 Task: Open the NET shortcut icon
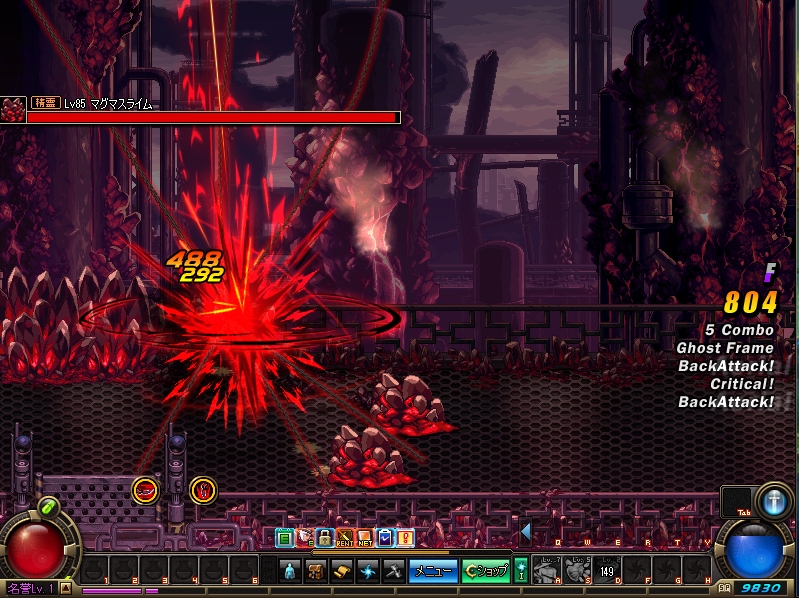(365, 538)
